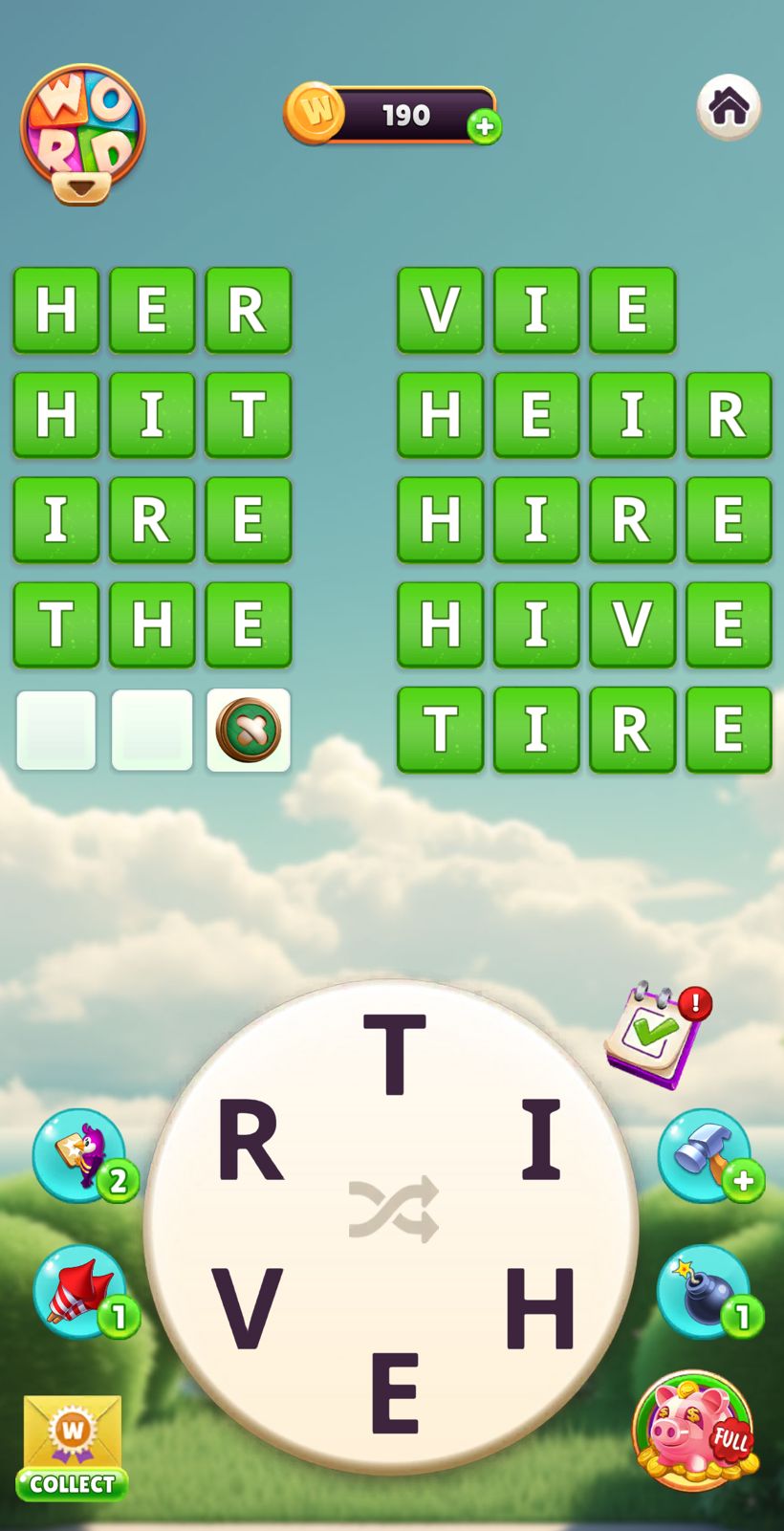Use the bomb booster
This screenshot has height=1531, width=784.
point(705,1291)
